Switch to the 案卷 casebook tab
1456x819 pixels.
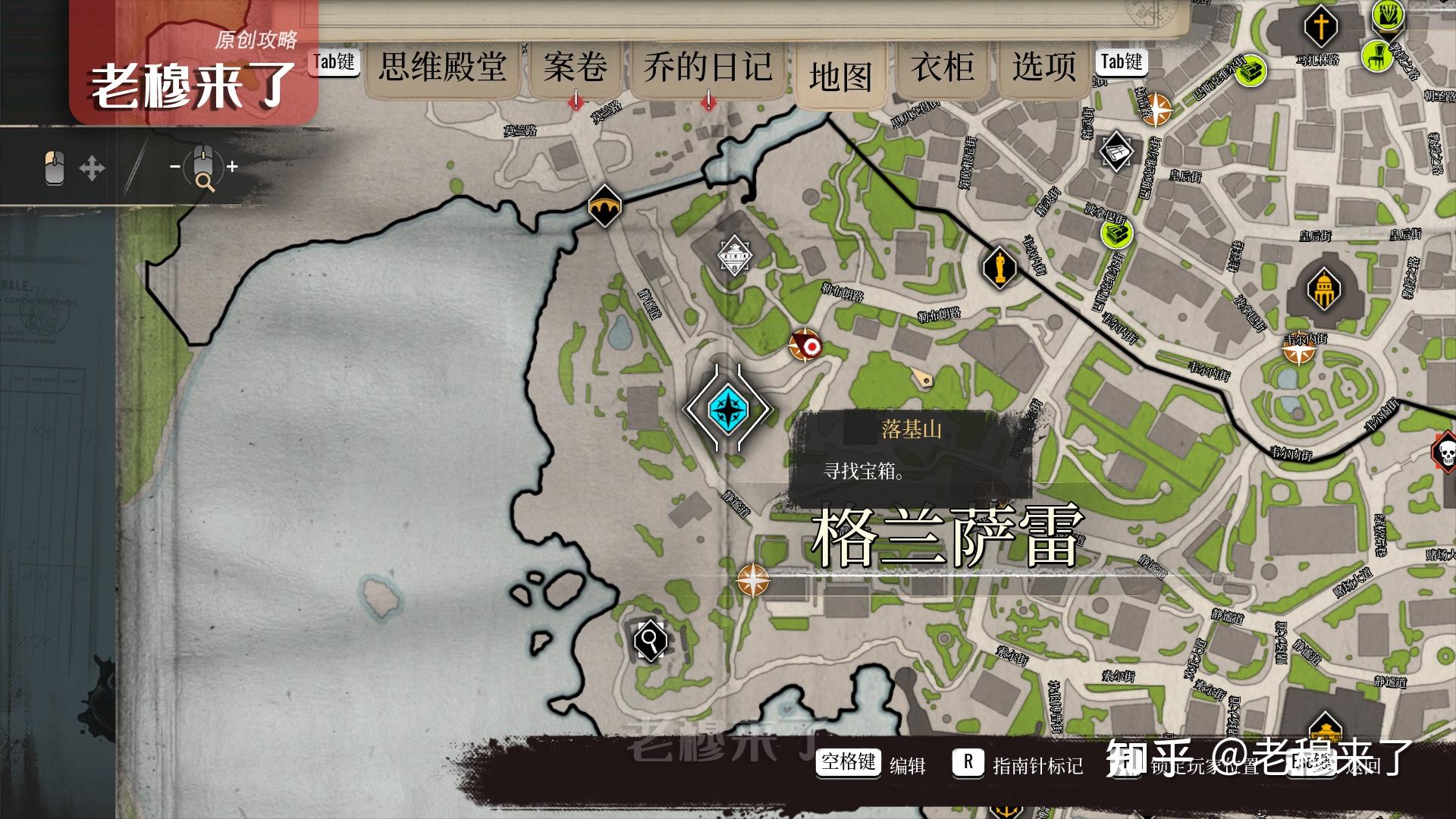[x=575, y=67]
